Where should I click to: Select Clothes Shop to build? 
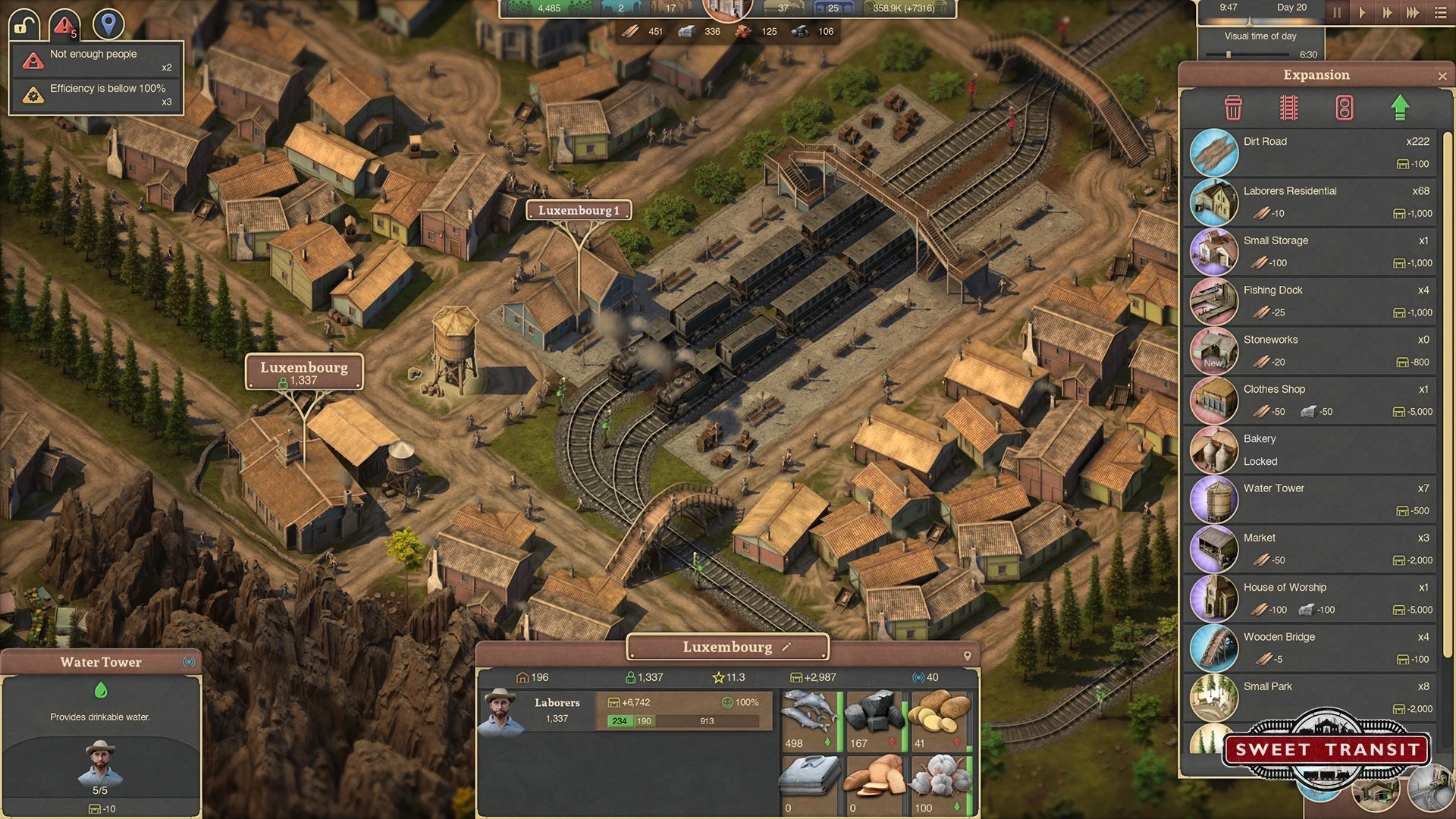pos(1310,400)
